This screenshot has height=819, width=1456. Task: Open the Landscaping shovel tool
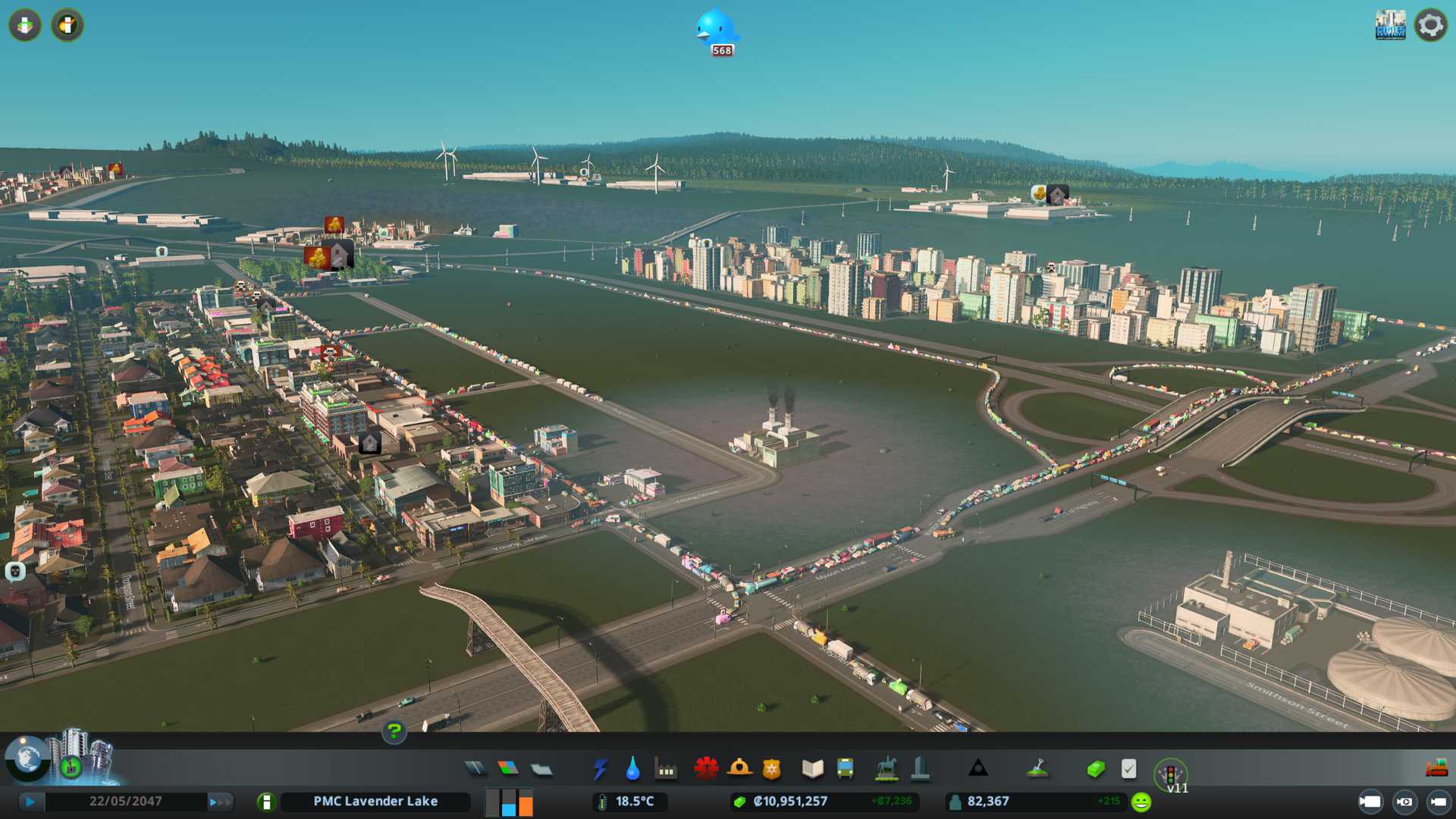click(1037, 769)
